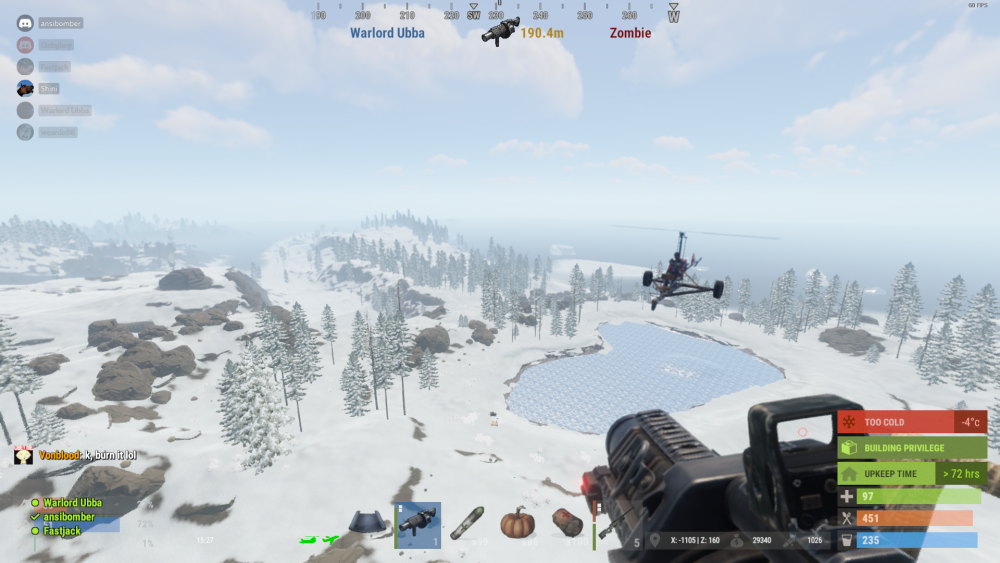Image resolution: width=1000 pixels, height=563 pixels.
Task: Pick the bandage roll in the hotbar
Action: [x=567, y=524]
